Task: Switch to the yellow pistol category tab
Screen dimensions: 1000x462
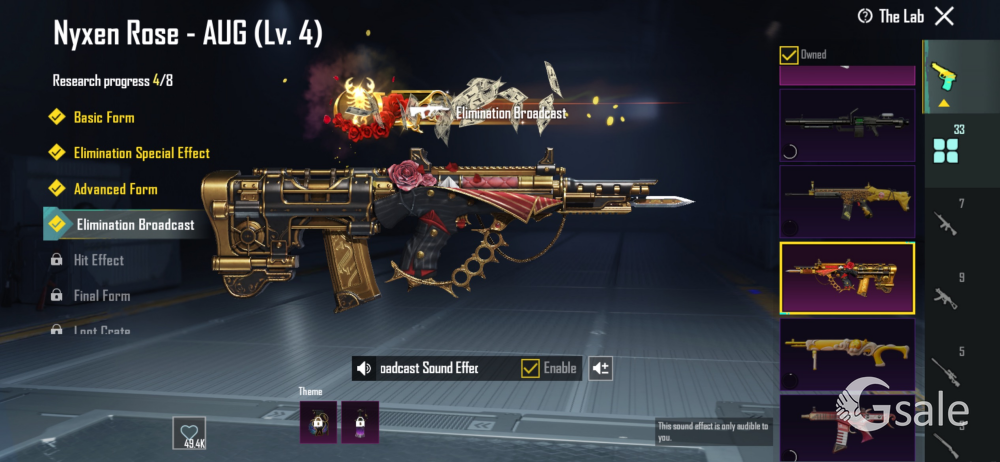Action: [941, 74]
